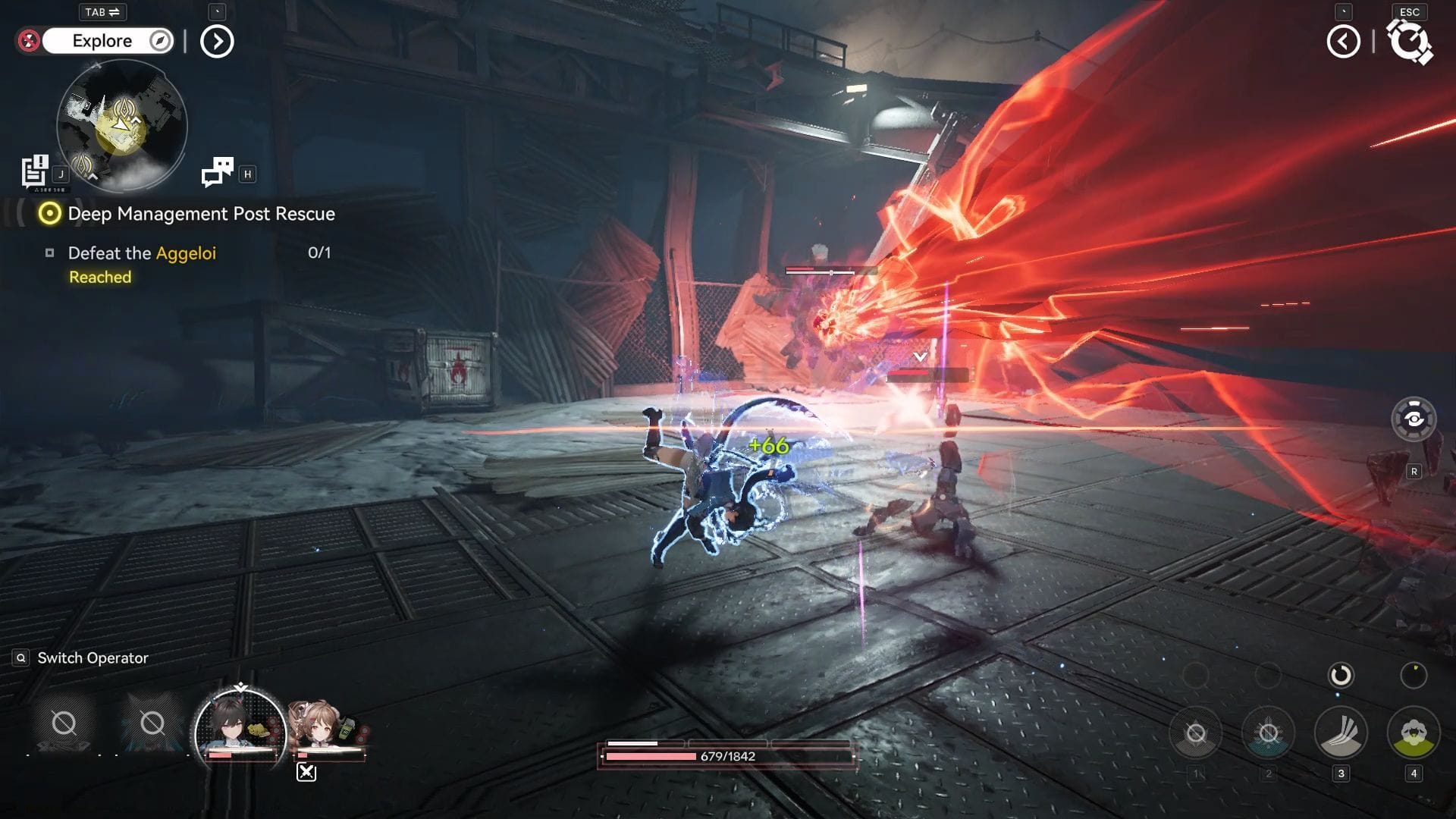
Task: Open the circular minimap
Action: [122, 125]
